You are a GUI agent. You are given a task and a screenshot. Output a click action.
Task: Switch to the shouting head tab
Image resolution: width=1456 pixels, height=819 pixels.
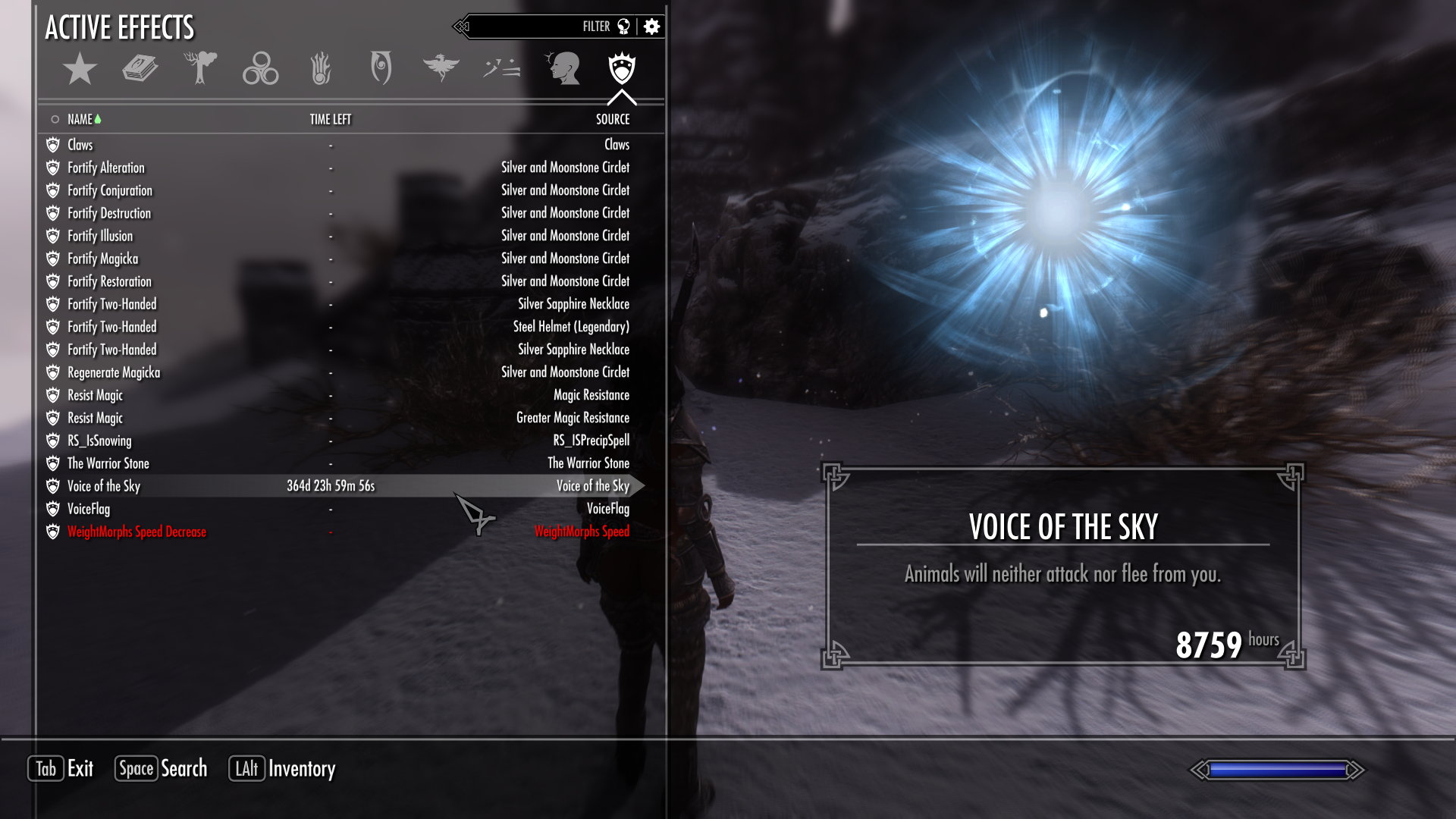(563, 68)
